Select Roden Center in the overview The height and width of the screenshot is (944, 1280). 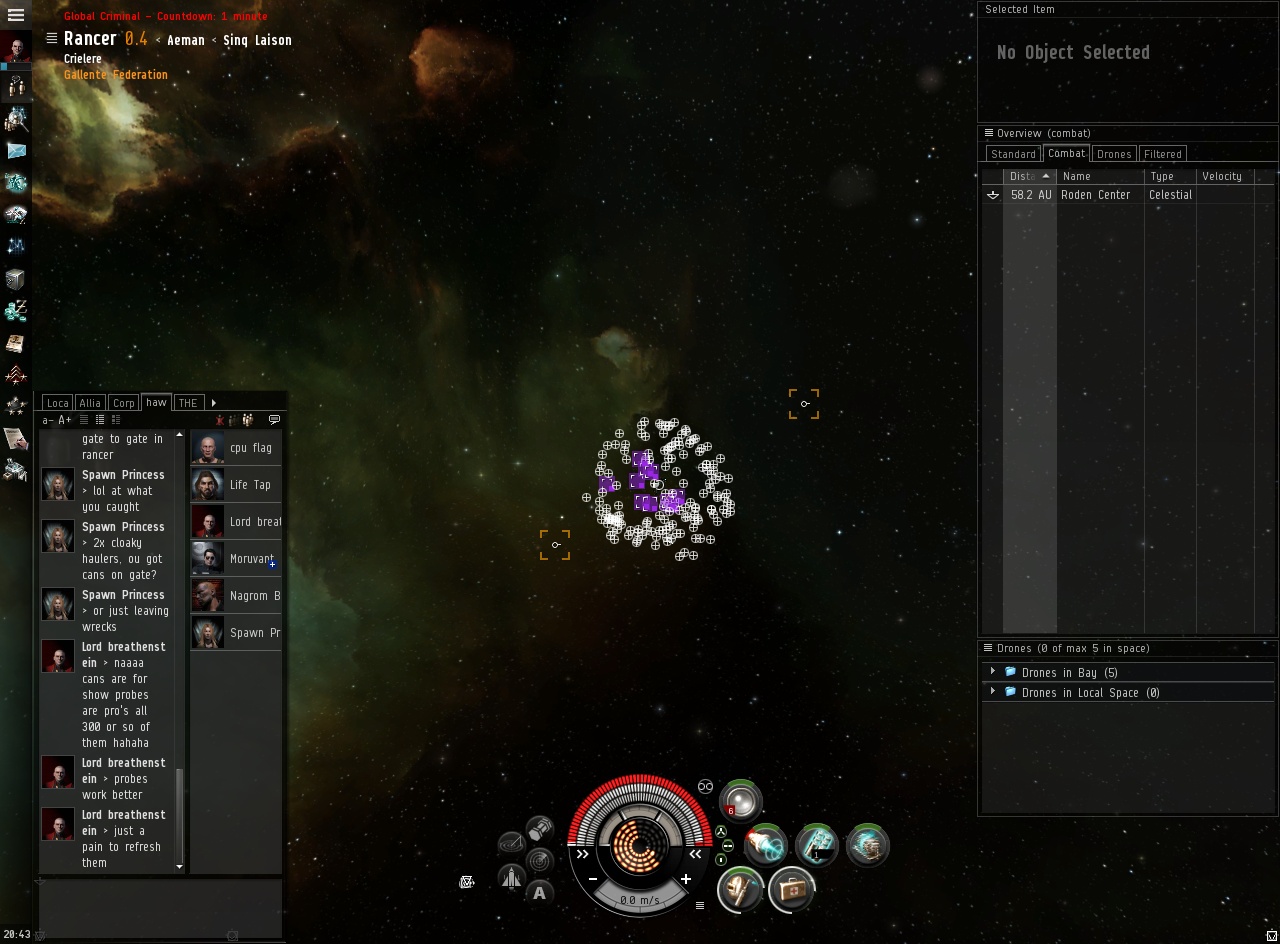tap(1095, 195)
